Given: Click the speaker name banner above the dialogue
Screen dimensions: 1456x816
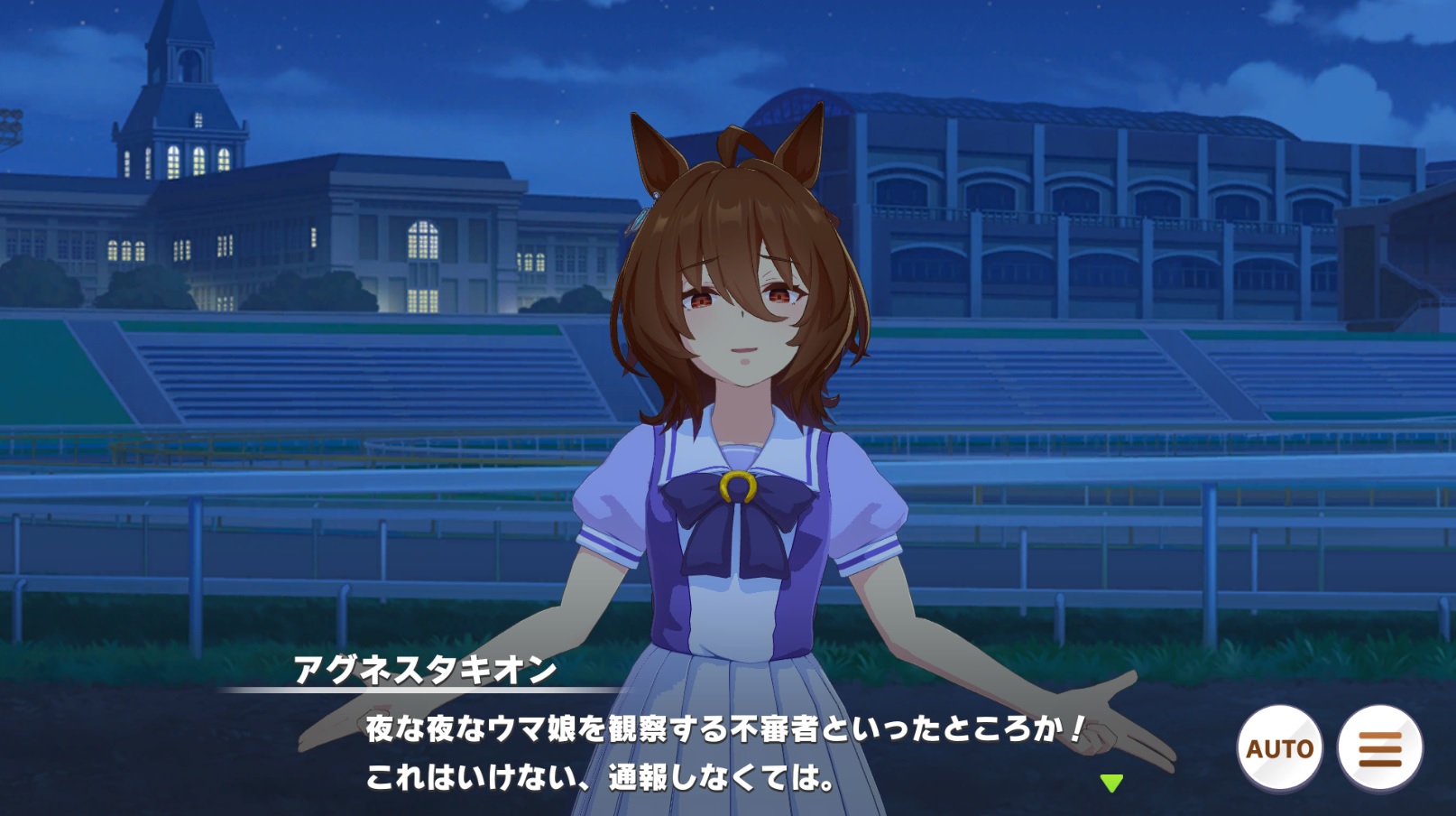Looking at the screenshot, I should [424, 672].
